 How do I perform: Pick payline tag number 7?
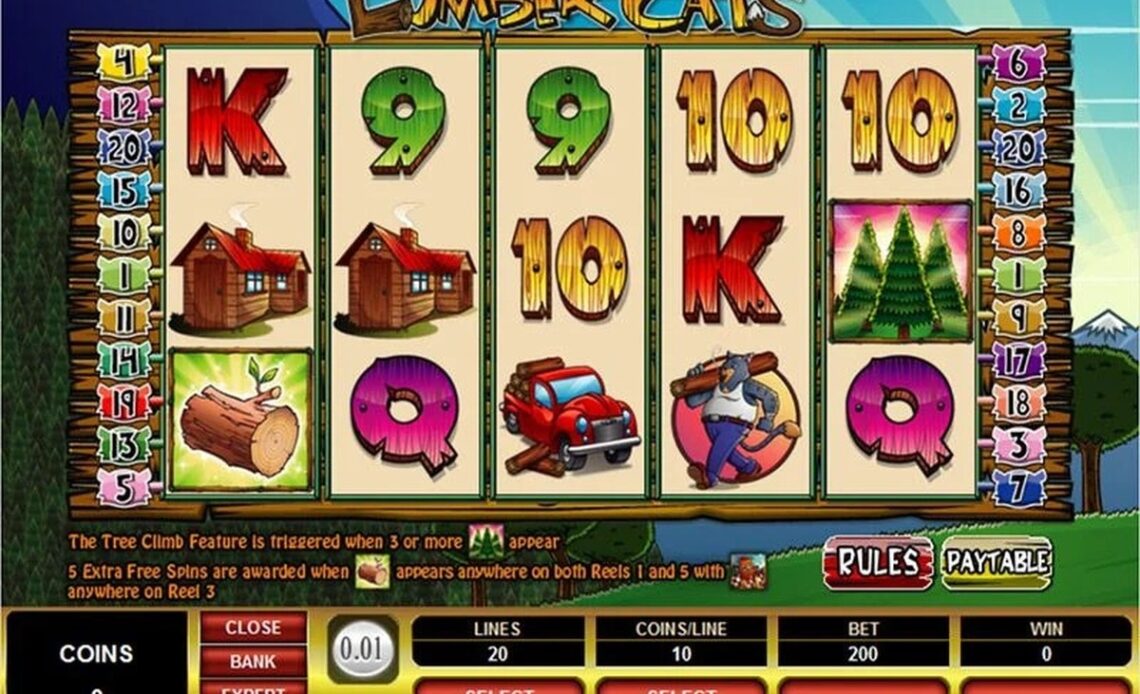1016,487
